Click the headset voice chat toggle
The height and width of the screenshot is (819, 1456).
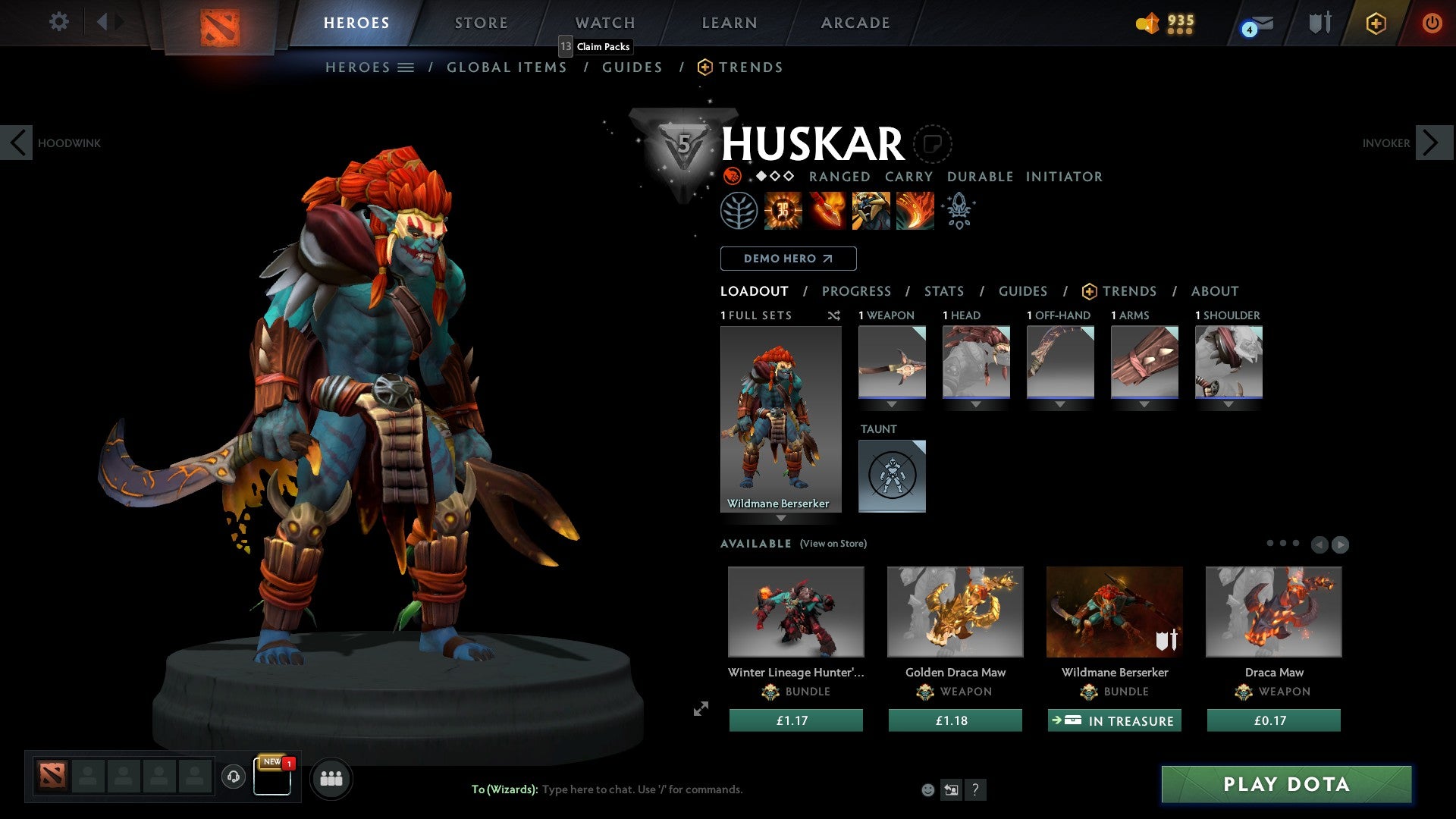pos(233,777)
